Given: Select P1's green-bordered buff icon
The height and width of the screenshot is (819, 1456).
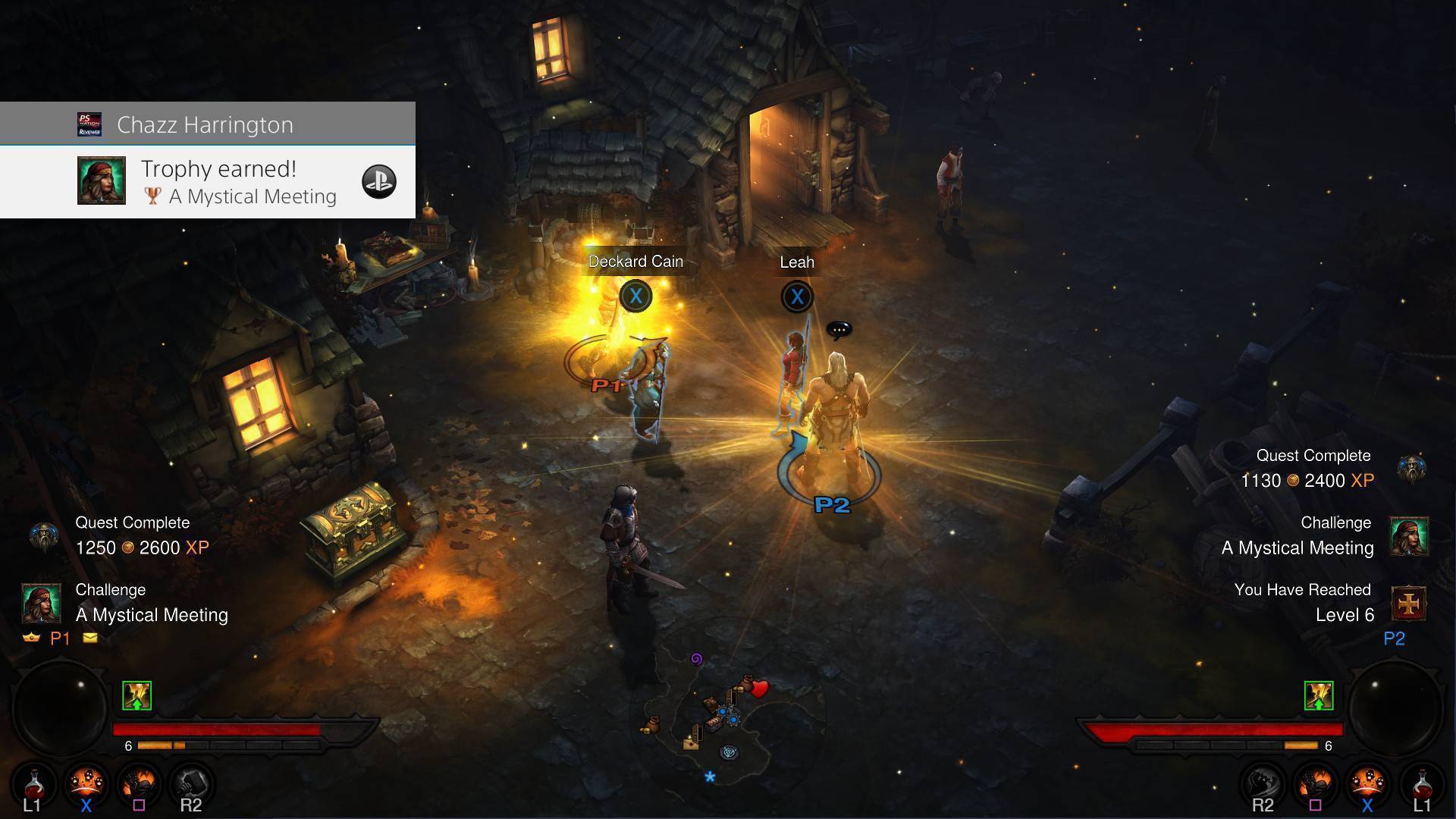Looking at the screenshot, I should pyautogui.click(x=136, y=695).
